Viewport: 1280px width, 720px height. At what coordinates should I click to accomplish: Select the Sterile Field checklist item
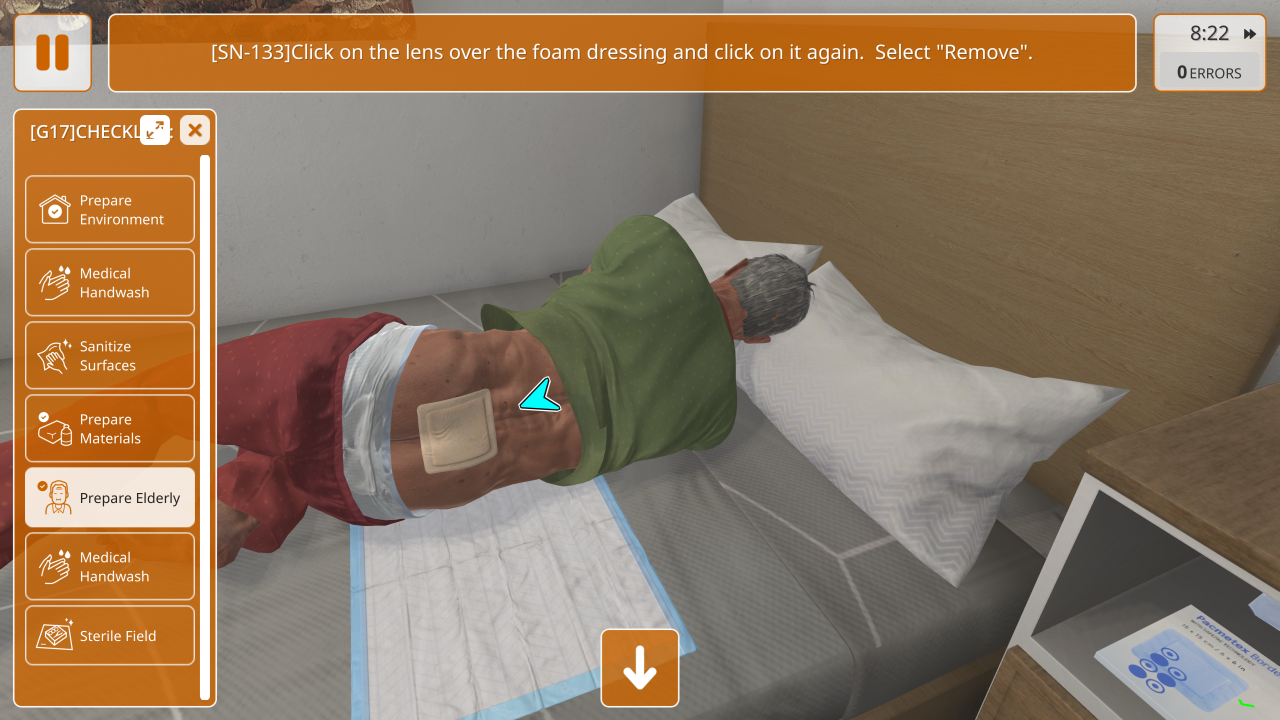pos(110,635)
